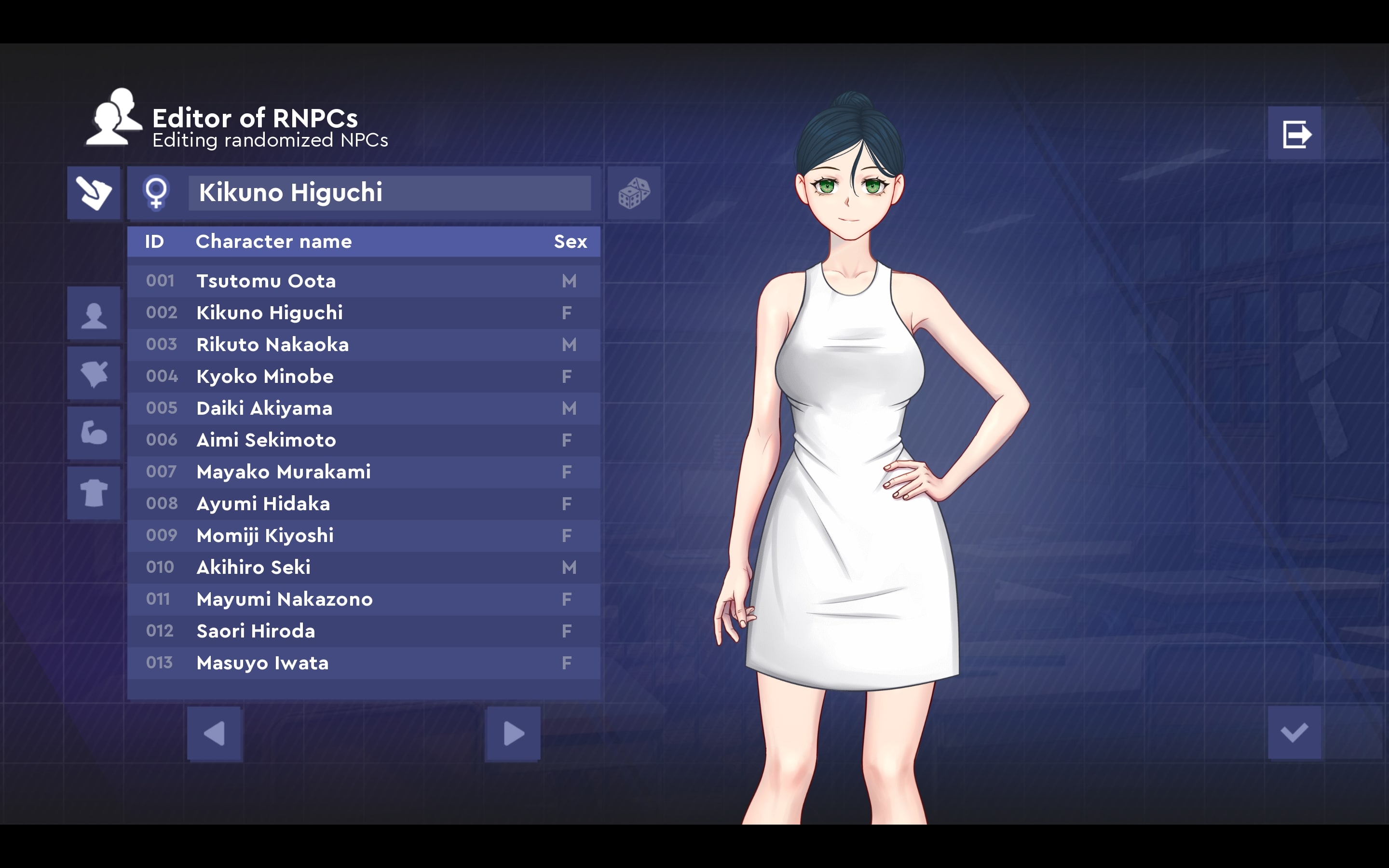Select Ayumi Hidaka row

point(363,504)
